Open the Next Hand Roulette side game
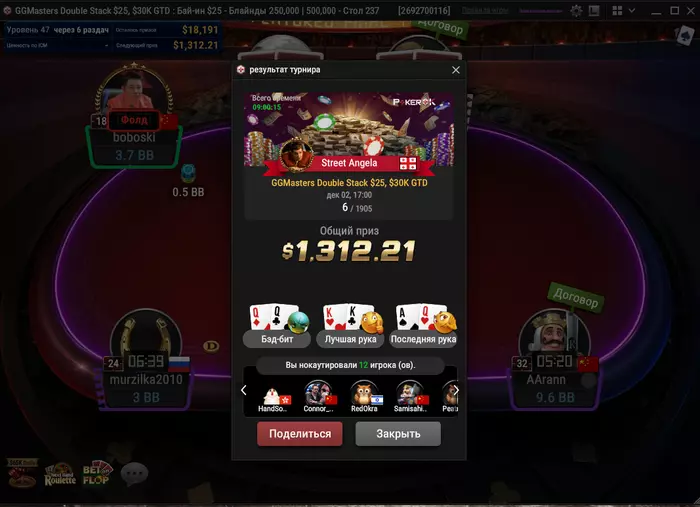 59,474
